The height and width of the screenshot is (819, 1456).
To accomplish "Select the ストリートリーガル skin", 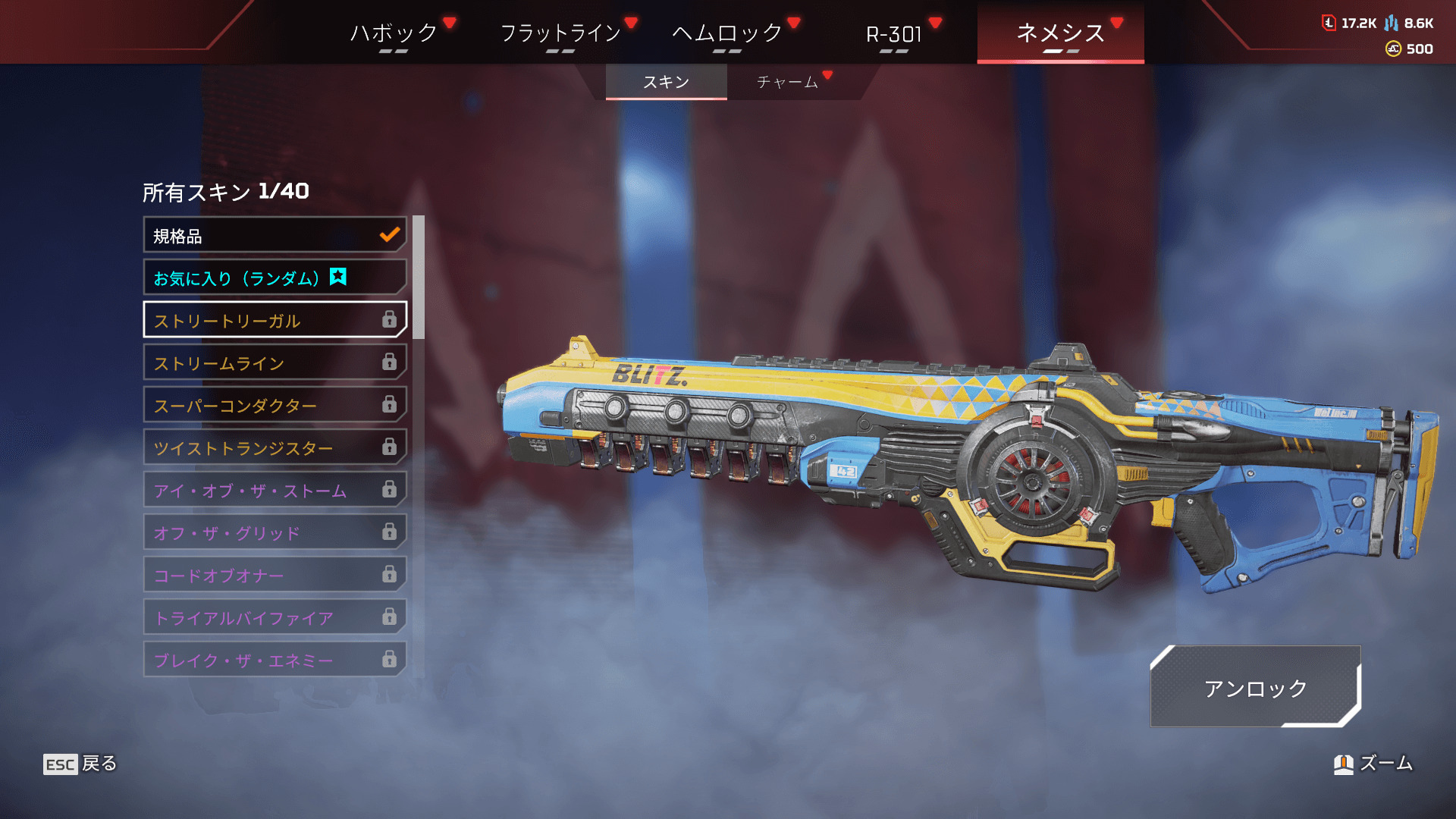I will coord(275,321).
